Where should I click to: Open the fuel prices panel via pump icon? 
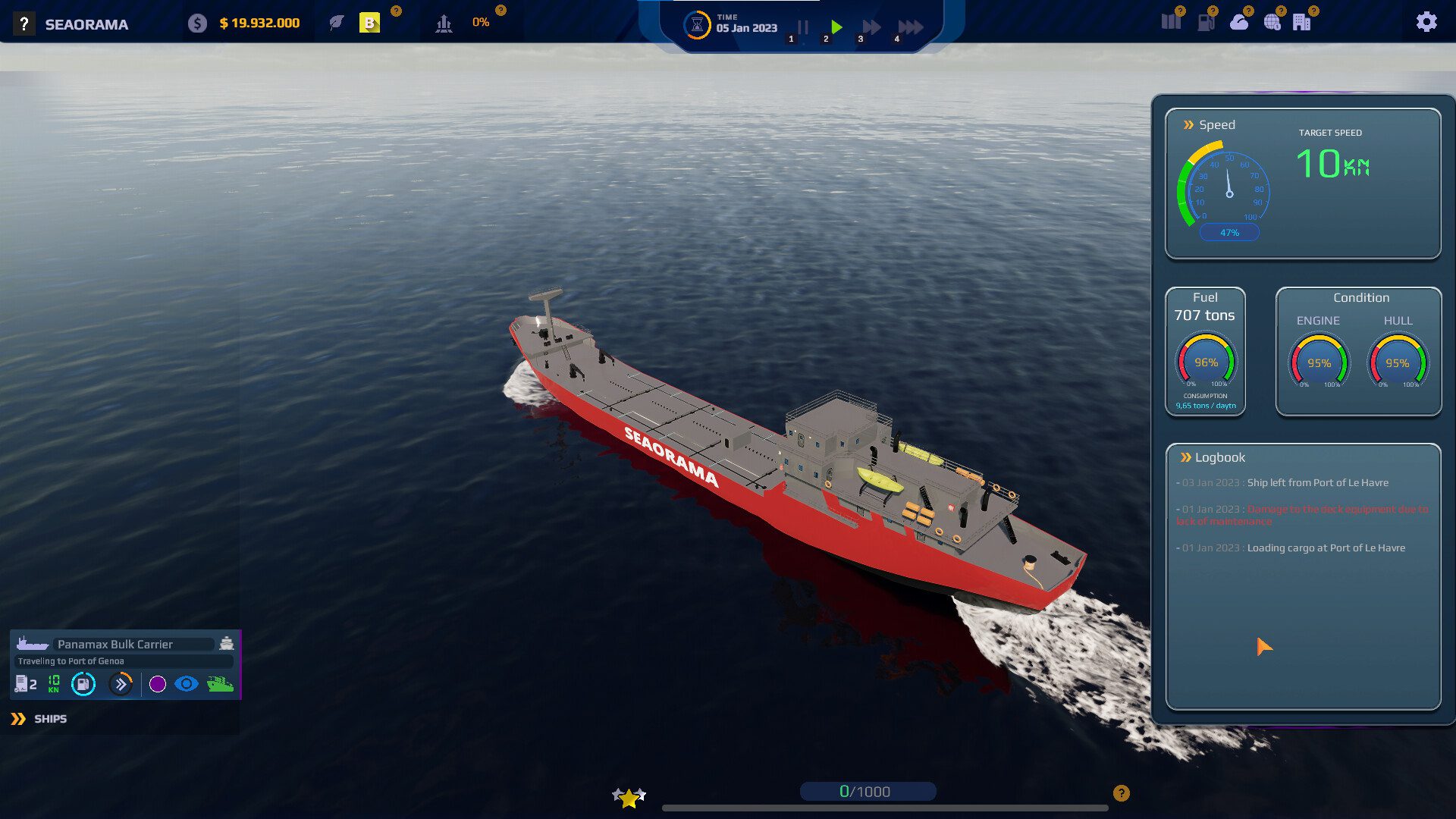1207,23
